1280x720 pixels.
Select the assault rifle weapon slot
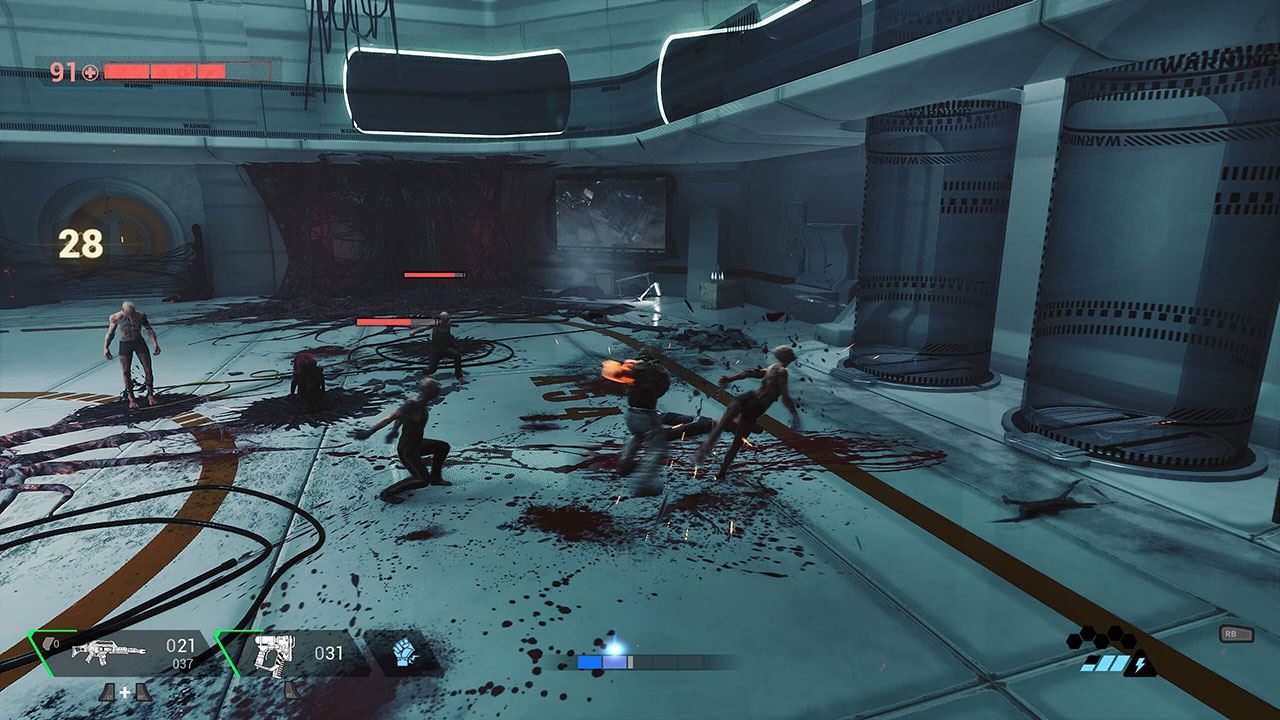(x=110, y=653)
